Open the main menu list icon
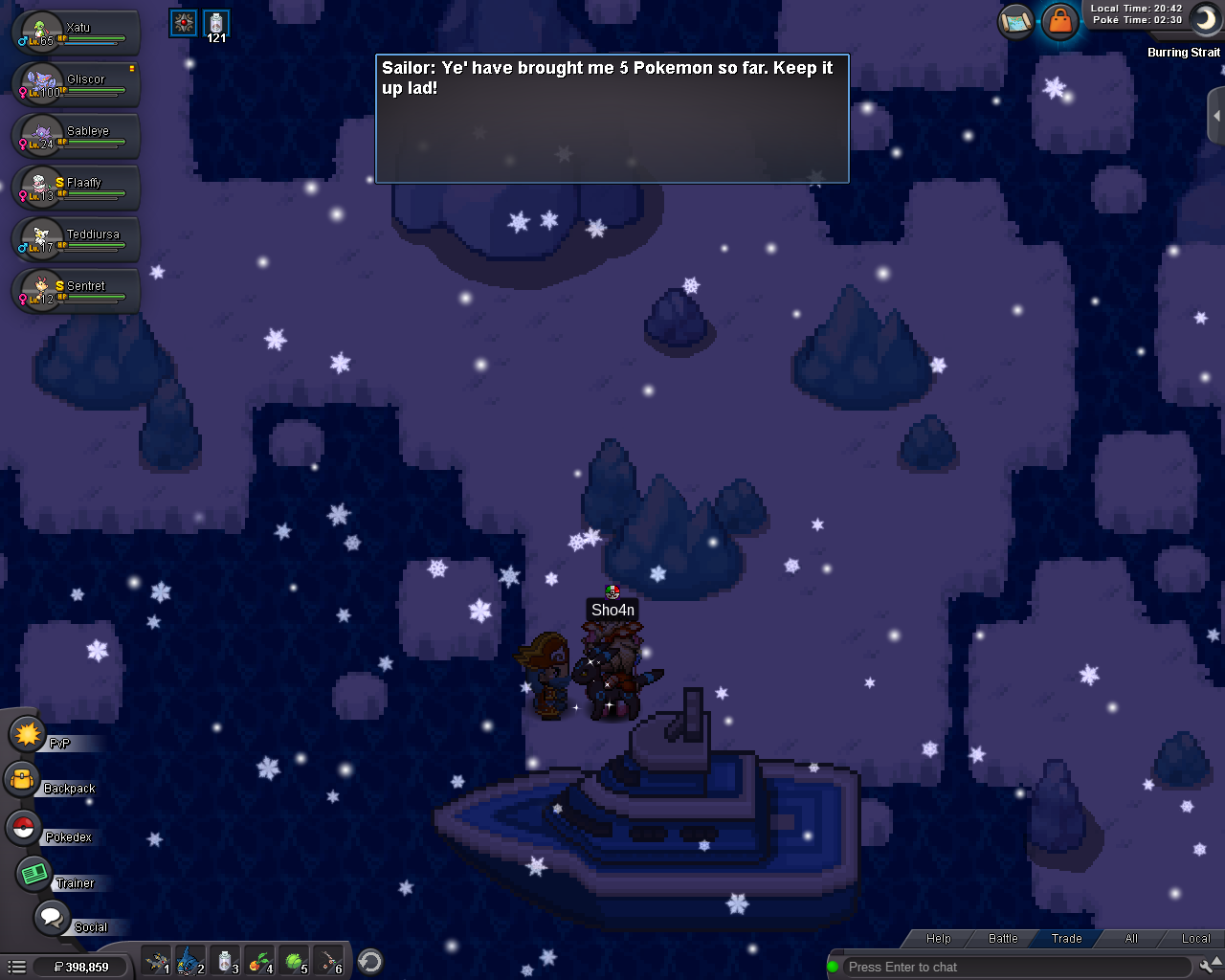This screenshot has width=1225, height=980. click(16, 967)
